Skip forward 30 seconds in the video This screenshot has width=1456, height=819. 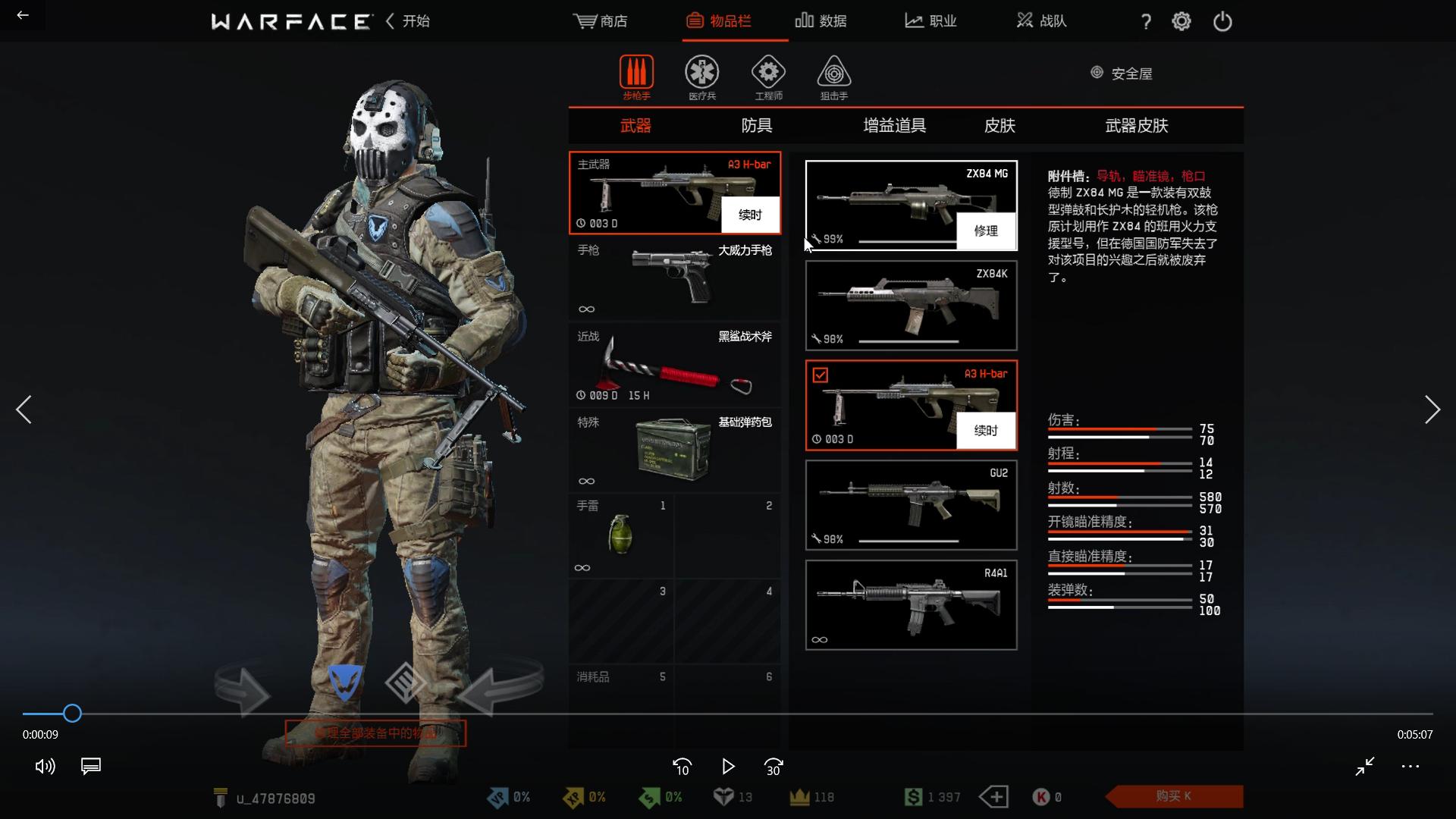coord(773,767)
